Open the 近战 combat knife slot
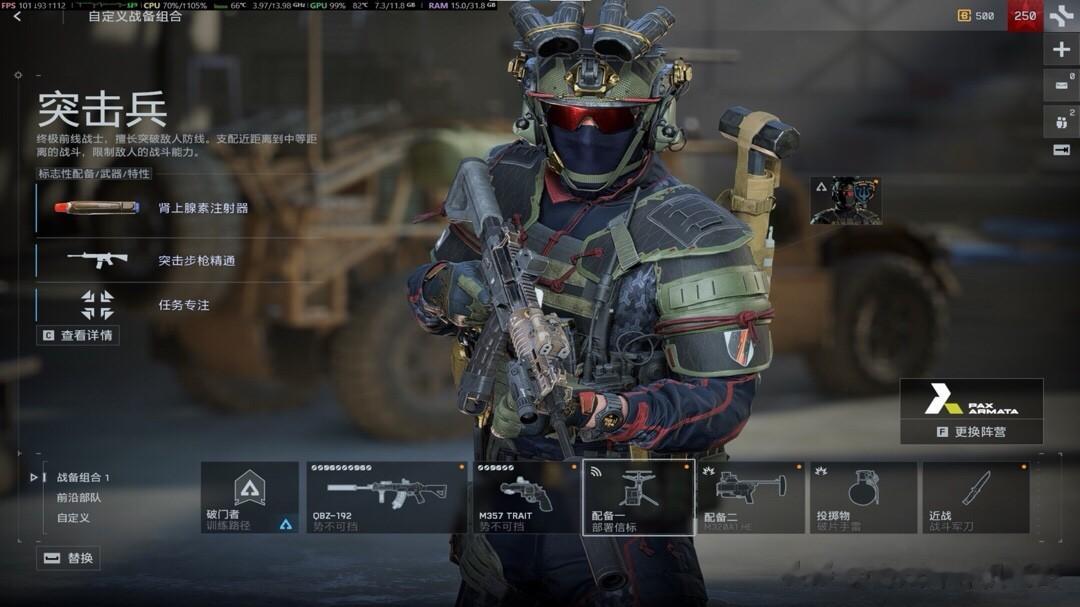This screenshot has height=607, width=1080. [x=975, y=497]
